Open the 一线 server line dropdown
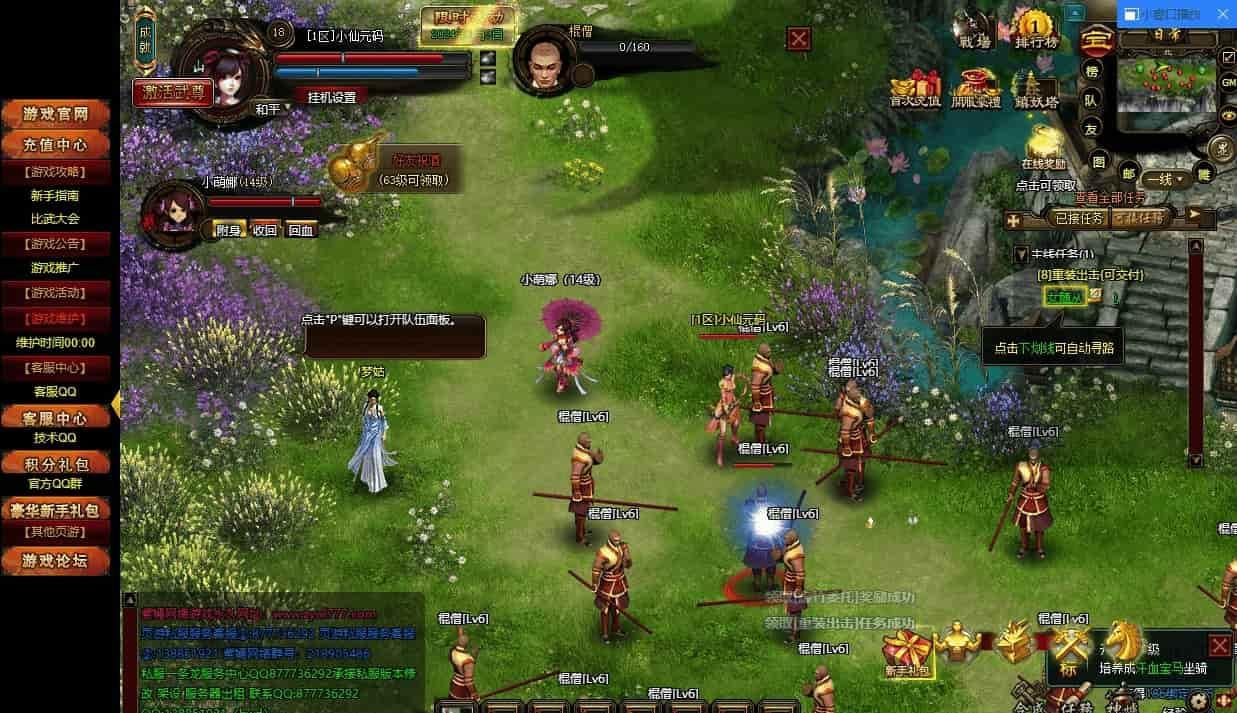 click(1165, 180)
